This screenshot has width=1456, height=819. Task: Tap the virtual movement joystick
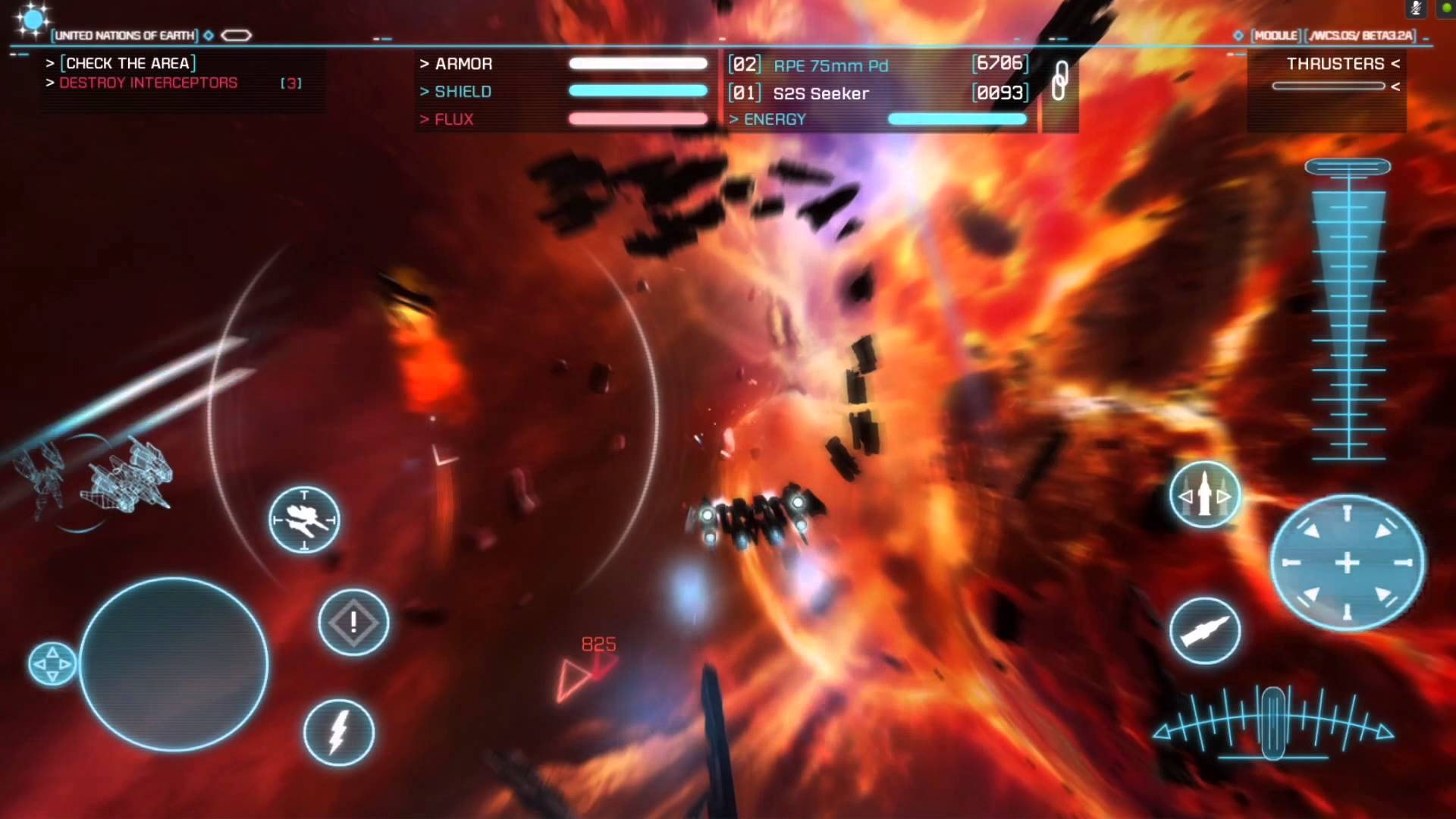tap(174, 664)
